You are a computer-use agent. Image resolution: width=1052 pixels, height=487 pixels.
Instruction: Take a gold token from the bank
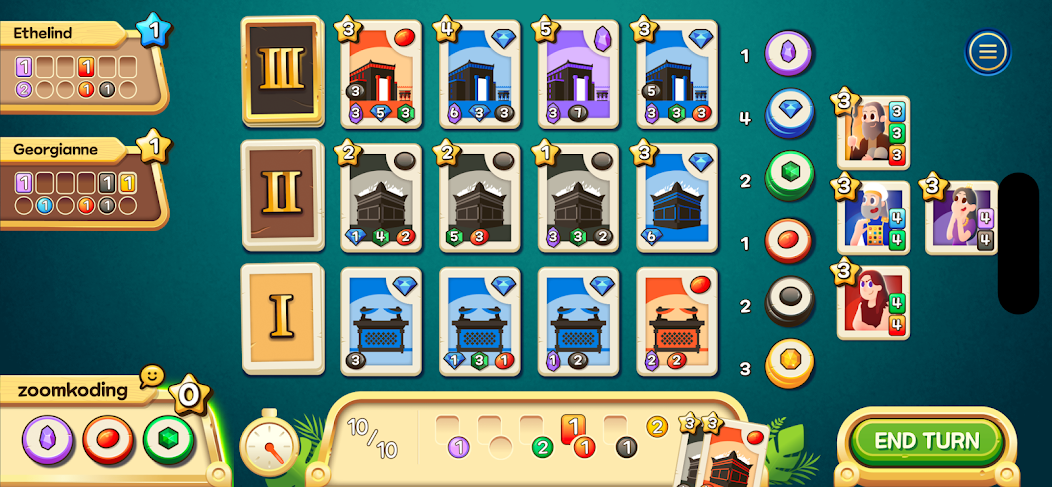point(790,365)
